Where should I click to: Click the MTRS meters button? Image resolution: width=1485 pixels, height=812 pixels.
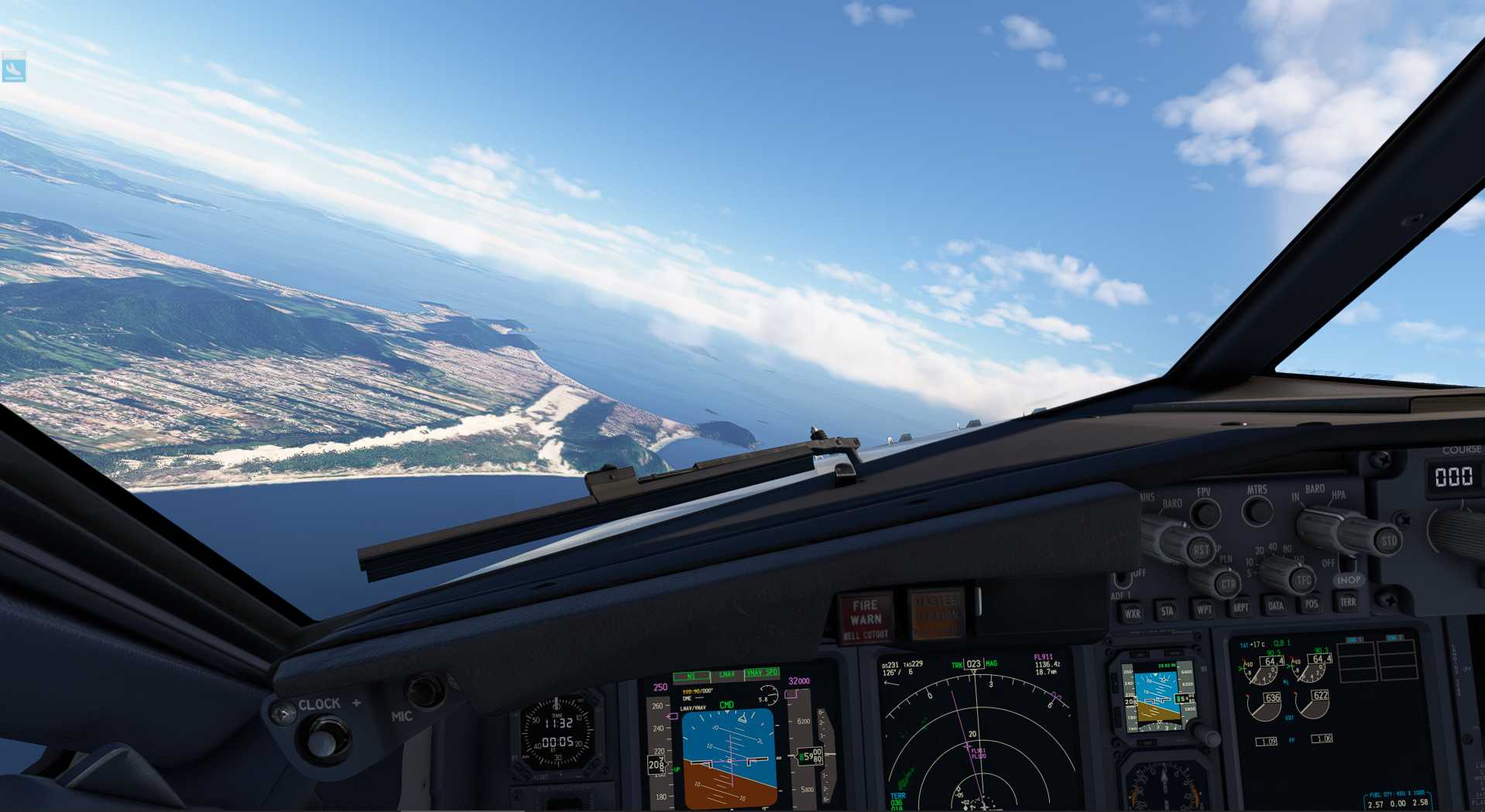[1257, 511]
